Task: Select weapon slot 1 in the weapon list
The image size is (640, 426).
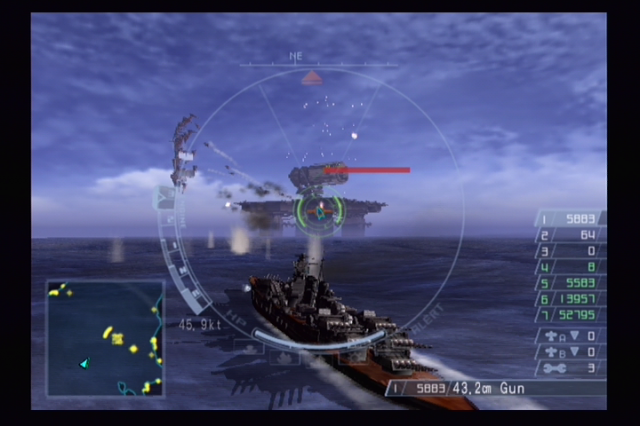Action: pyautogui.click(x=569, y=220)
